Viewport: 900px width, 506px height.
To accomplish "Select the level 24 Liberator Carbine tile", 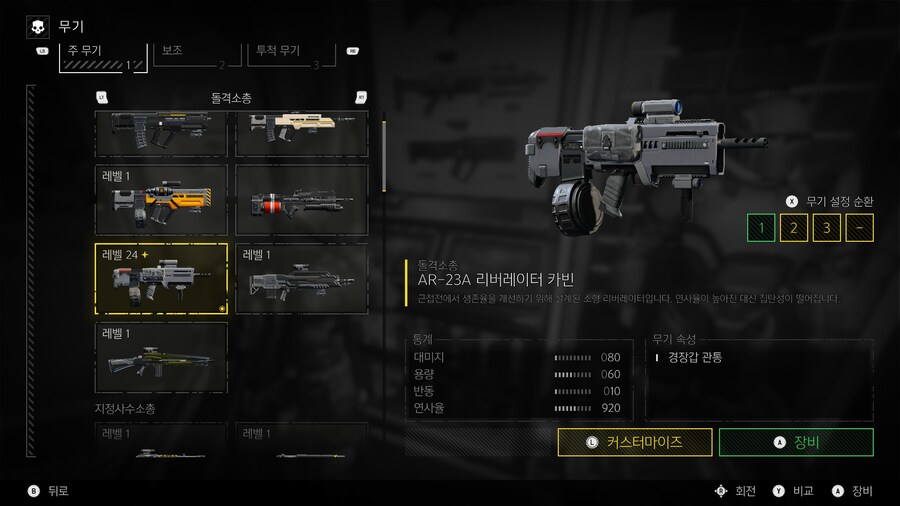I will click(161, 279).
